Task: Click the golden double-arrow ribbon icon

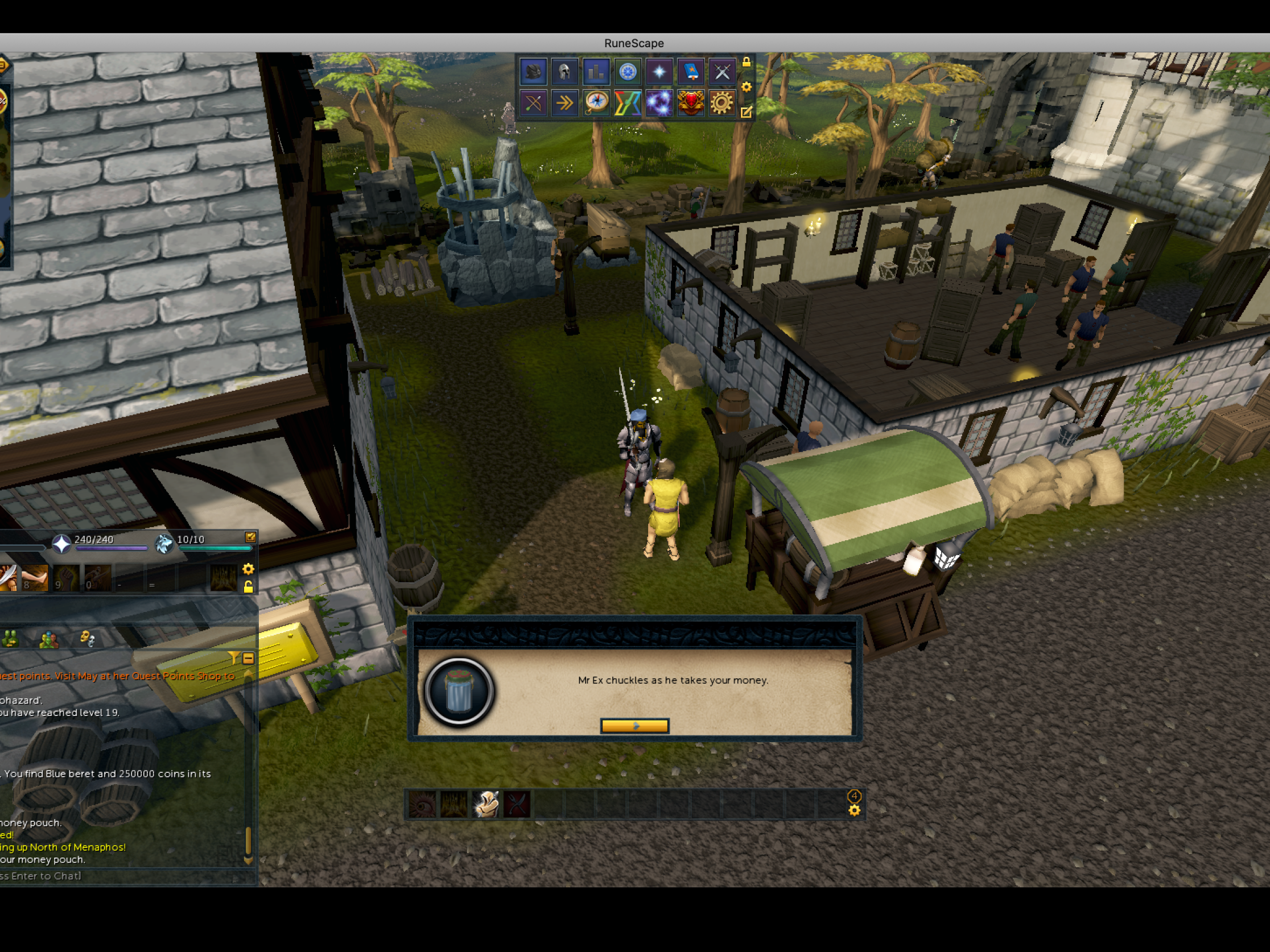Action: click(x=564, y=104)
